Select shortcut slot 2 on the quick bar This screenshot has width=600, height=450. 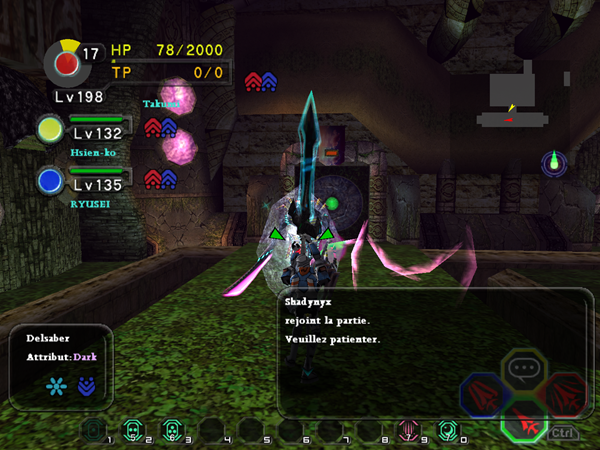pyautogui.click(x=132, y=431)
